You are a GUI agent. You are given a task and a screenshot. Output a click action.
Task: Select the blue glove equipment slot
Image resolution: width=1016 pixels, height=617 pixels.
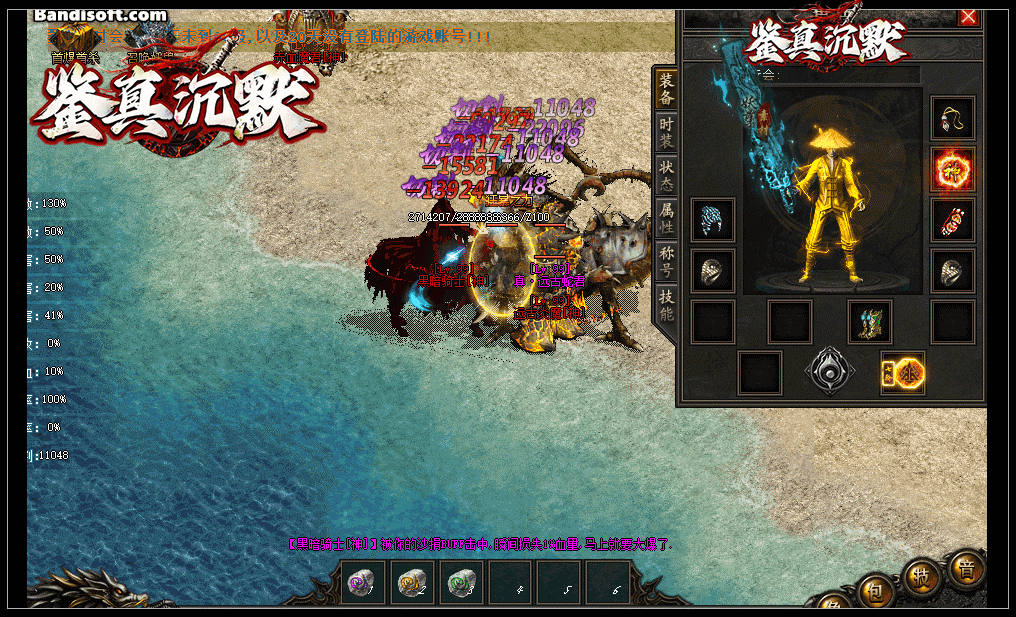tap(713, 220)
